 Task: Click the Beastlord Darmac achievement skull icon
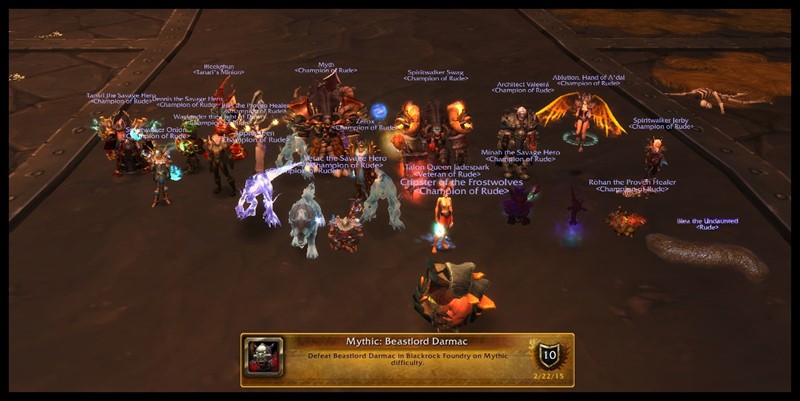264,357
